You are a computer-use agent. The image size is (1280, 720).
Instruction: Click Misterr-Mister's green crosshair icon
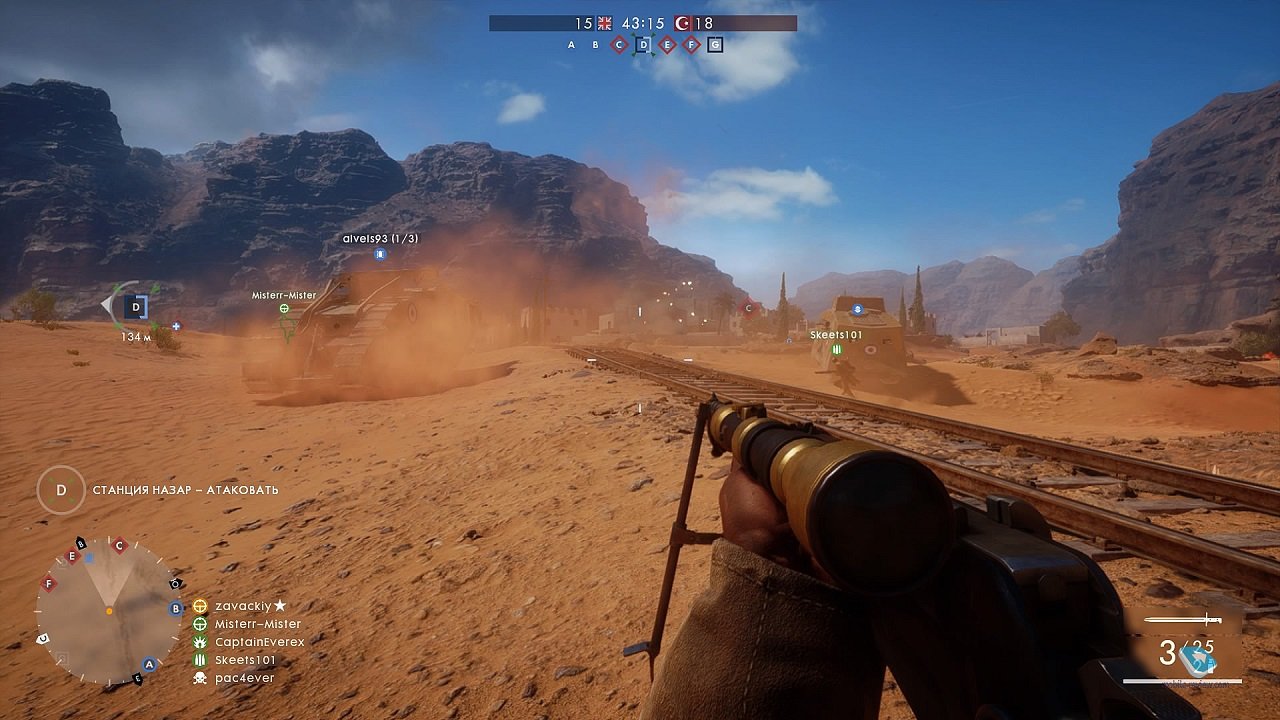pos(200,623)
